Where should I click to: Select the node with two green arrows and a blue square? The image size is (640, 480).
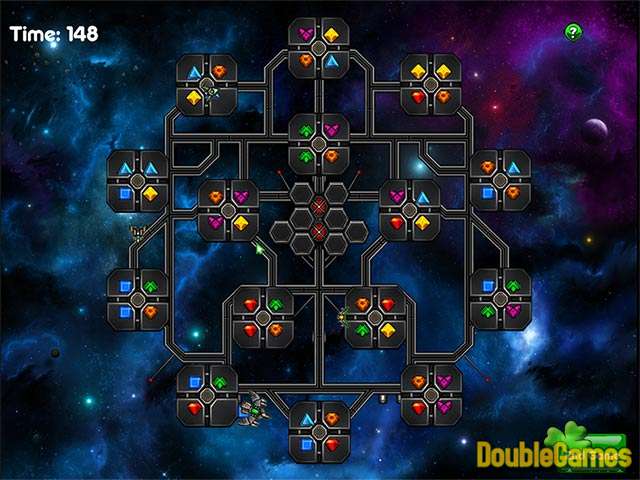click(500, 299)
